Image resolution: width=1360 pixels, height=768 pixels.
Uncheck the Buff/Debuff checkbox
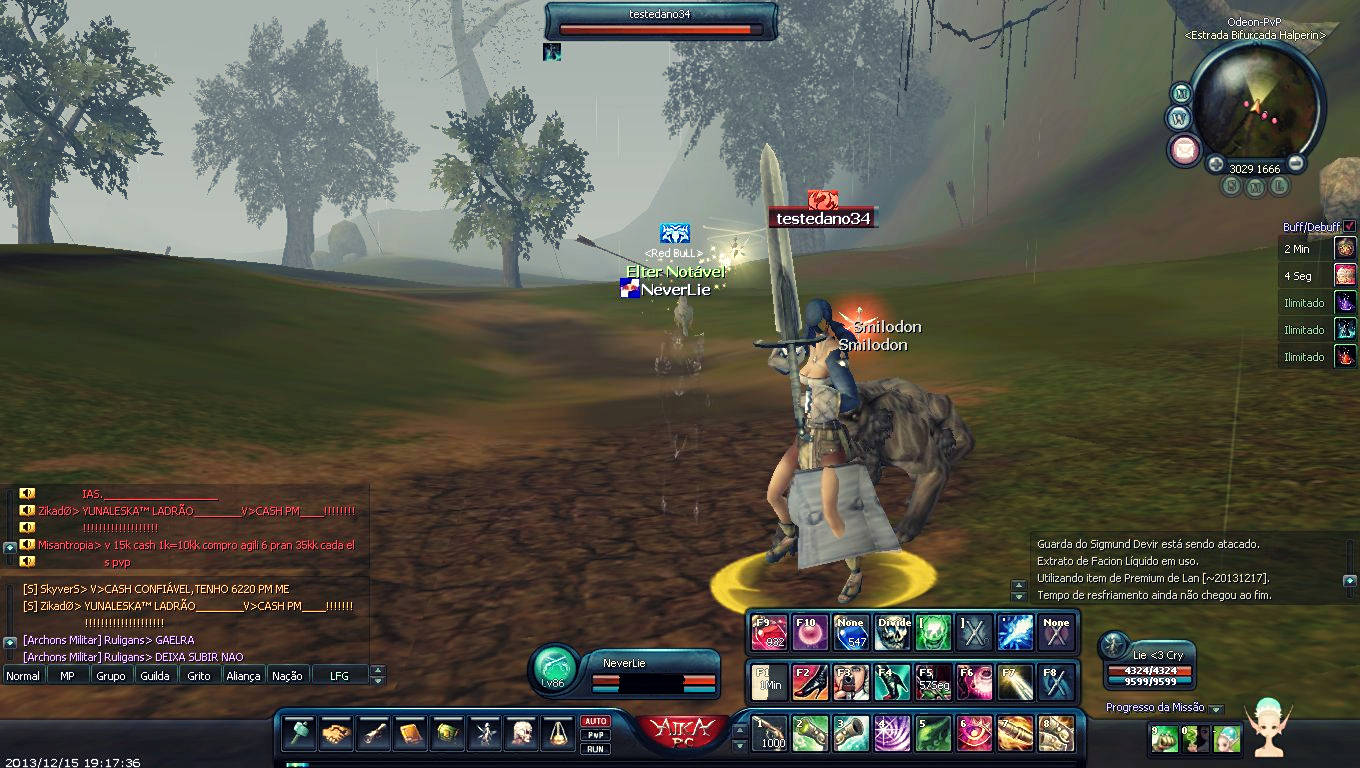tap(1349, 227)
